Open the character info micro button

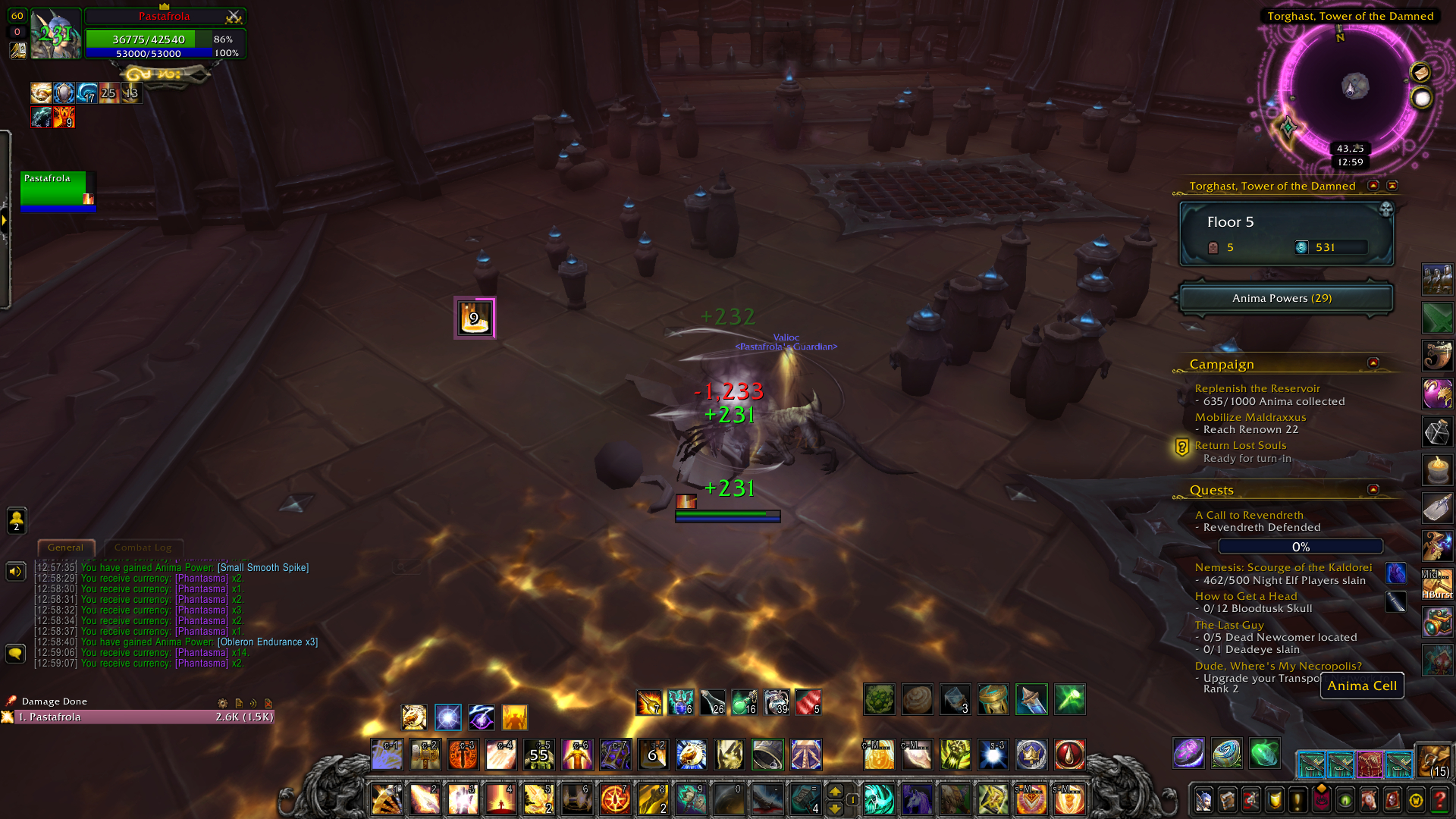pos(1203,800)
